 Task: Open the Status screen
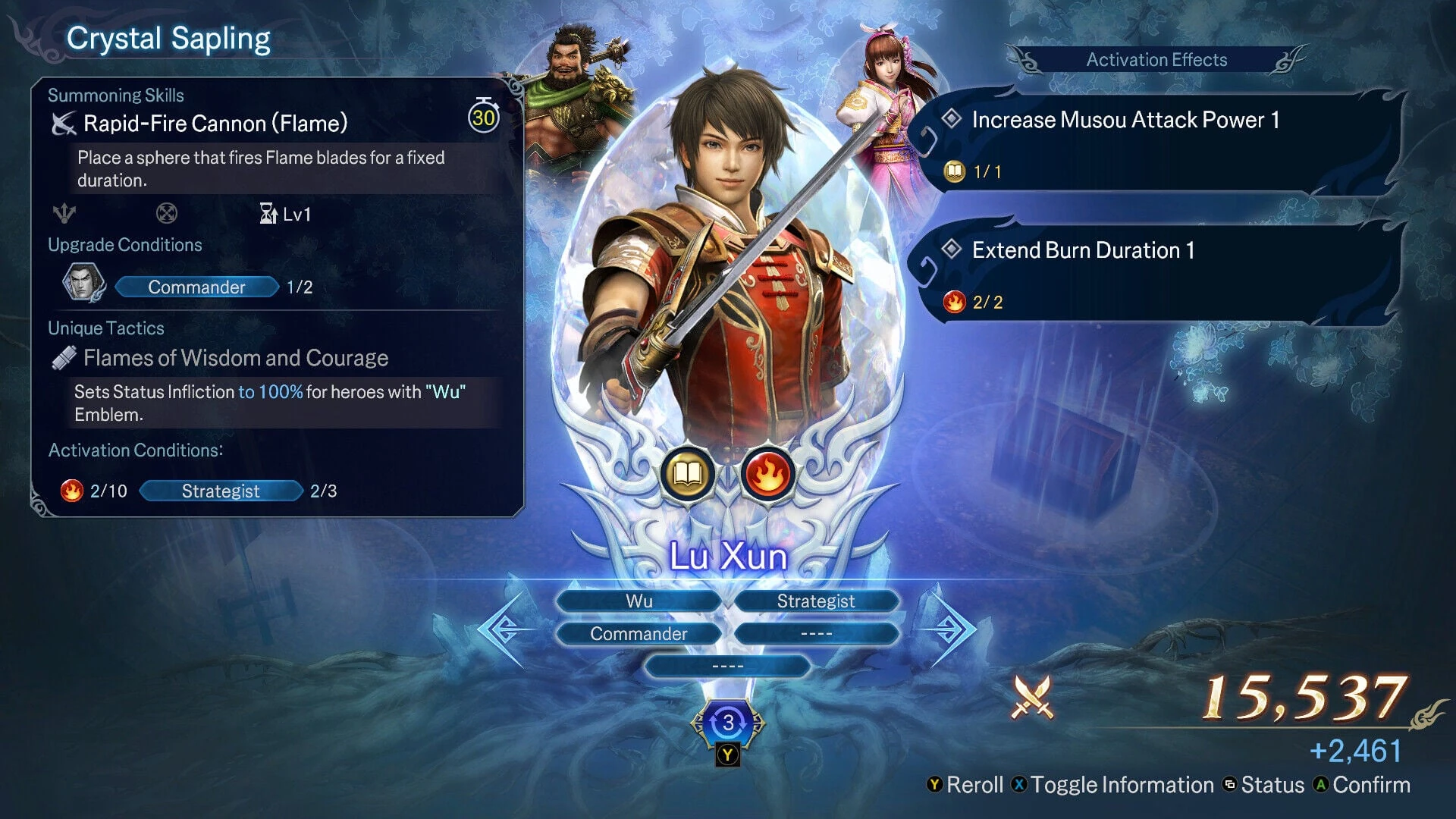[1264, 785]
